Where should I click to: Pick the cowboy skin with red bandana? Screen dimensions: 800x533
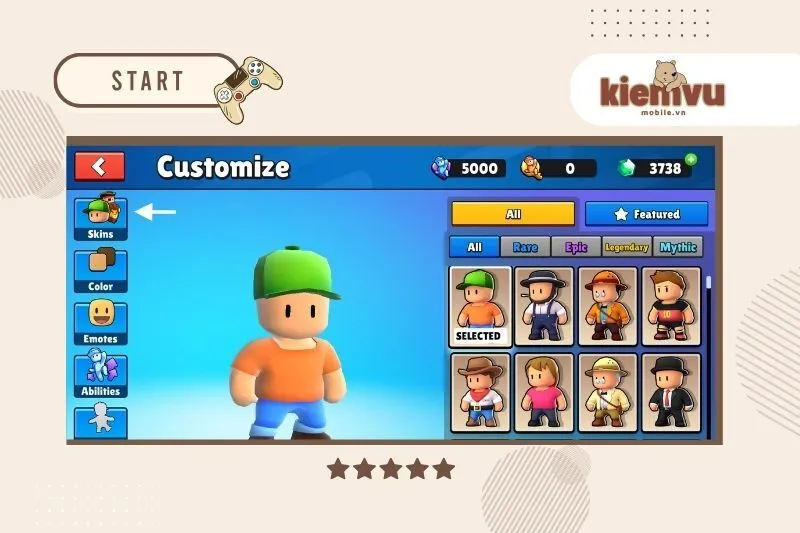(479, 391)
